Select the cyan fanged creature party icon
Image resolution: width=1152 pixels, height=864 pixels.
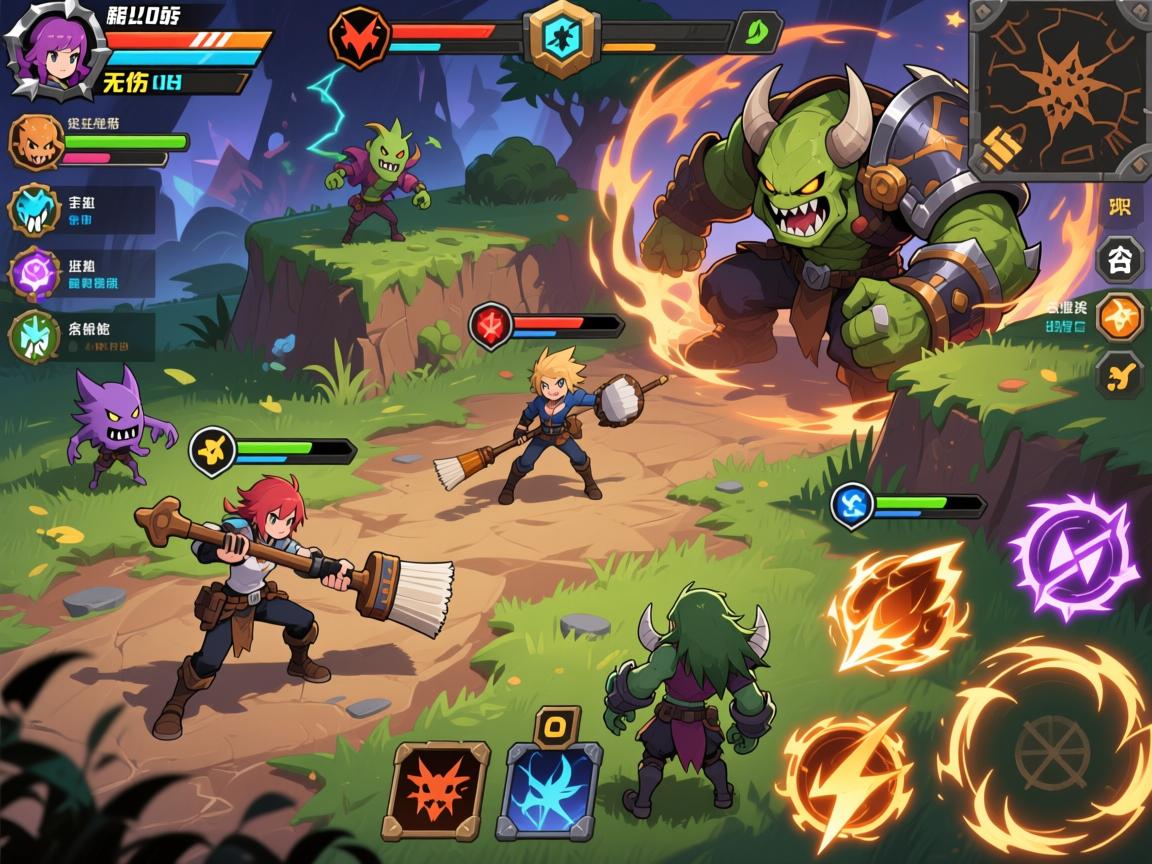click(36, 210)
